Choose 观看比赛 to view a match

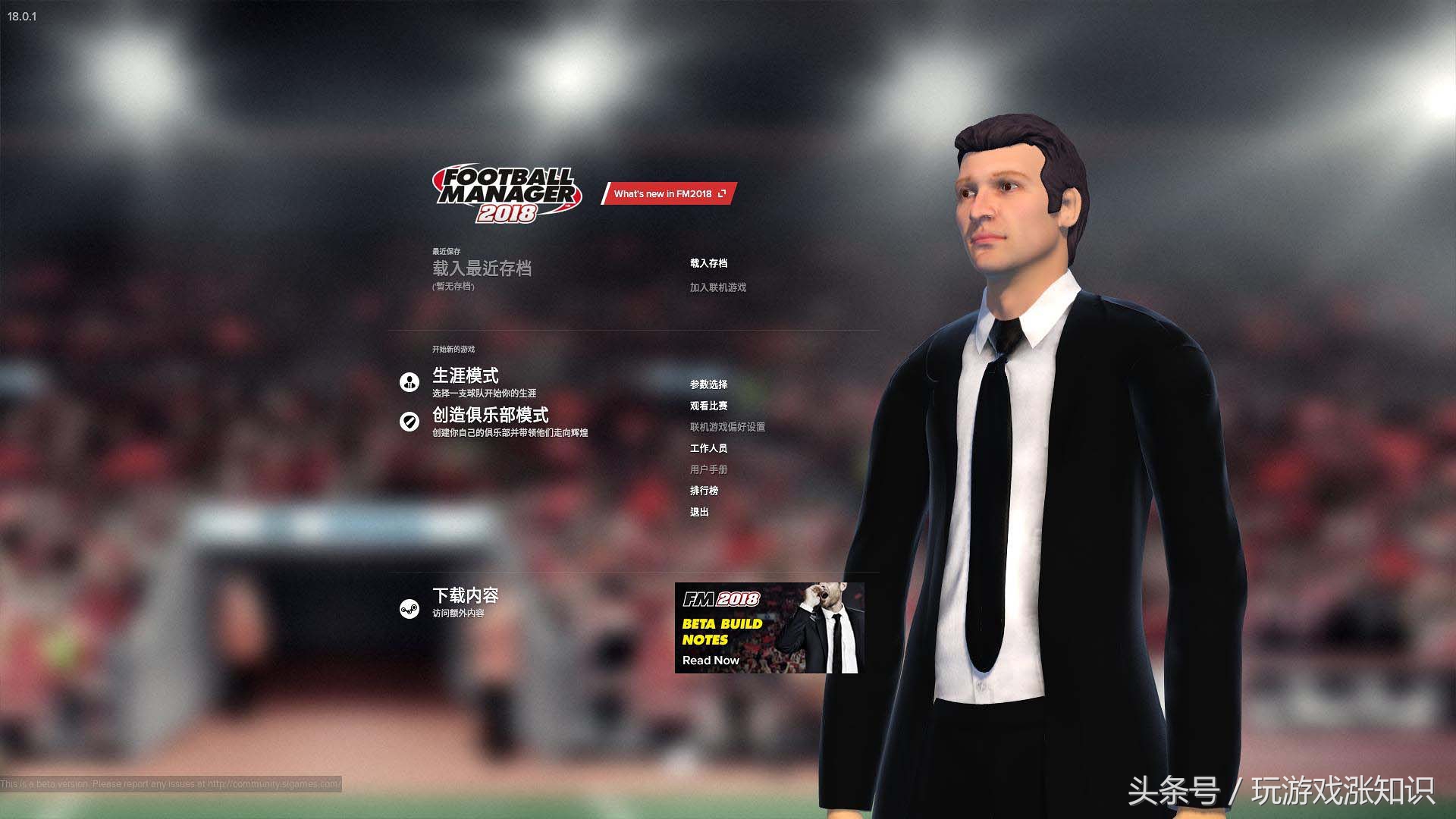point(708,406)
